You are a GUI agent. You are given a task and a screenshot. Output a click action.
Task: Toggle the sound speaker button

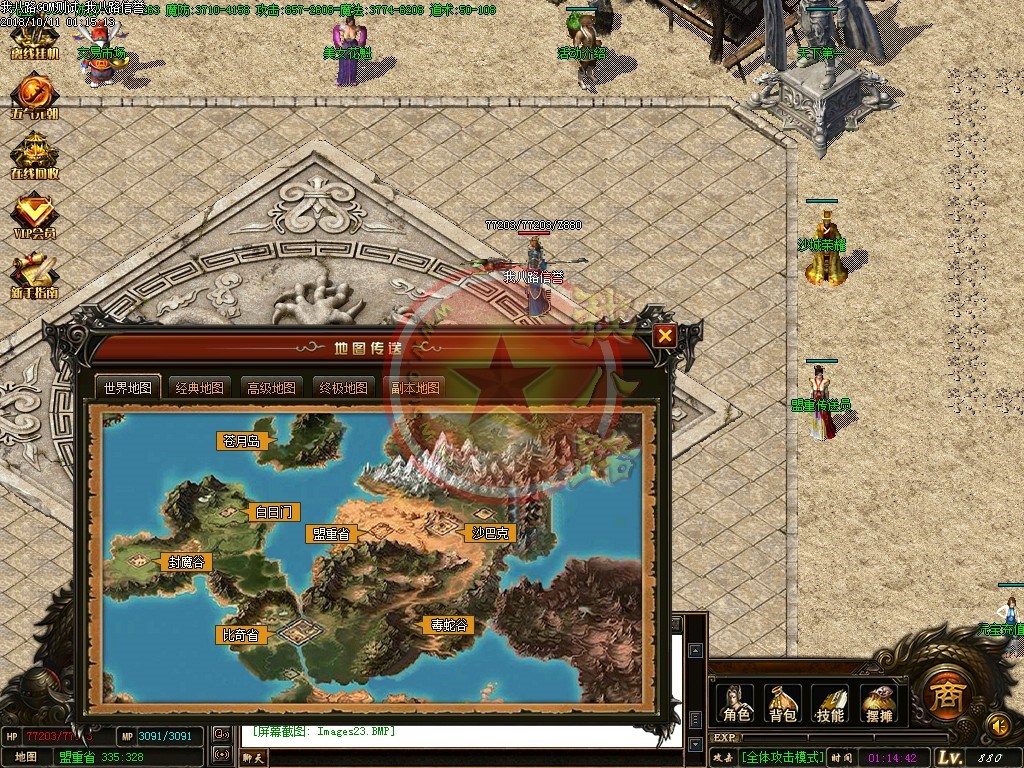coord(997,723)
